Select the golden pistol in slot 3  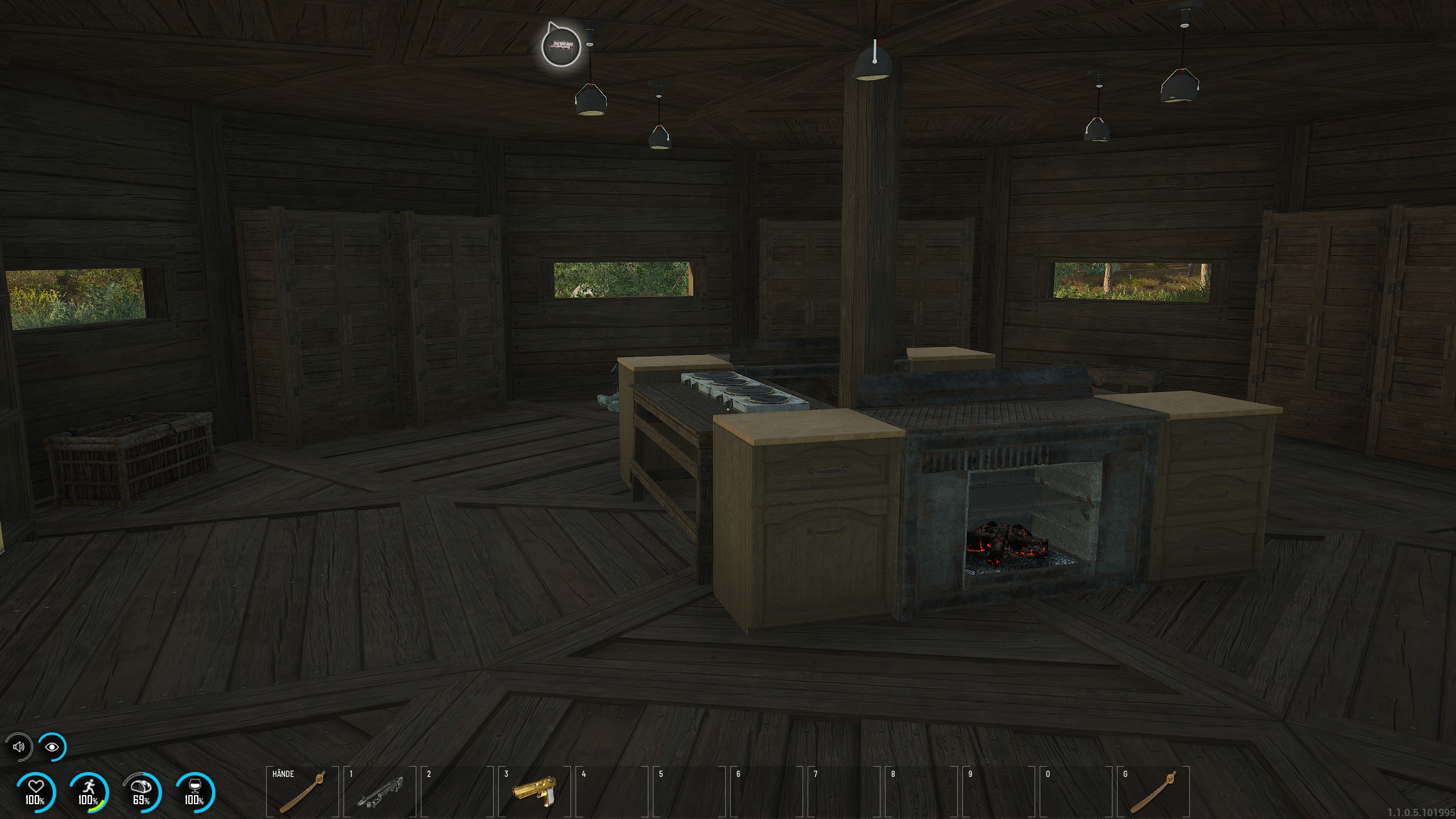(534, 792)
